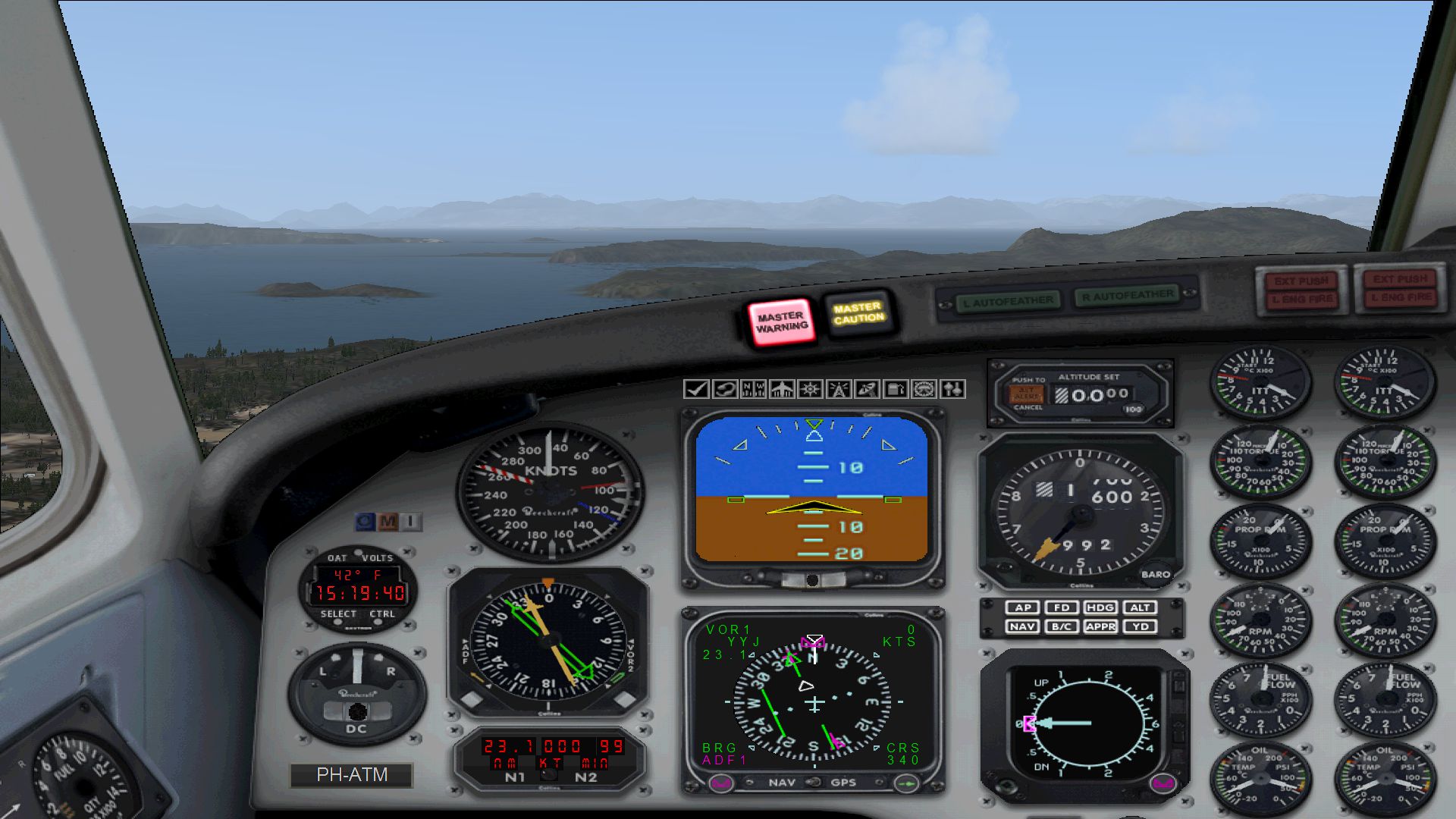Click the radio tower icon
Viewport: 1456px width, 819px height.
839,390
